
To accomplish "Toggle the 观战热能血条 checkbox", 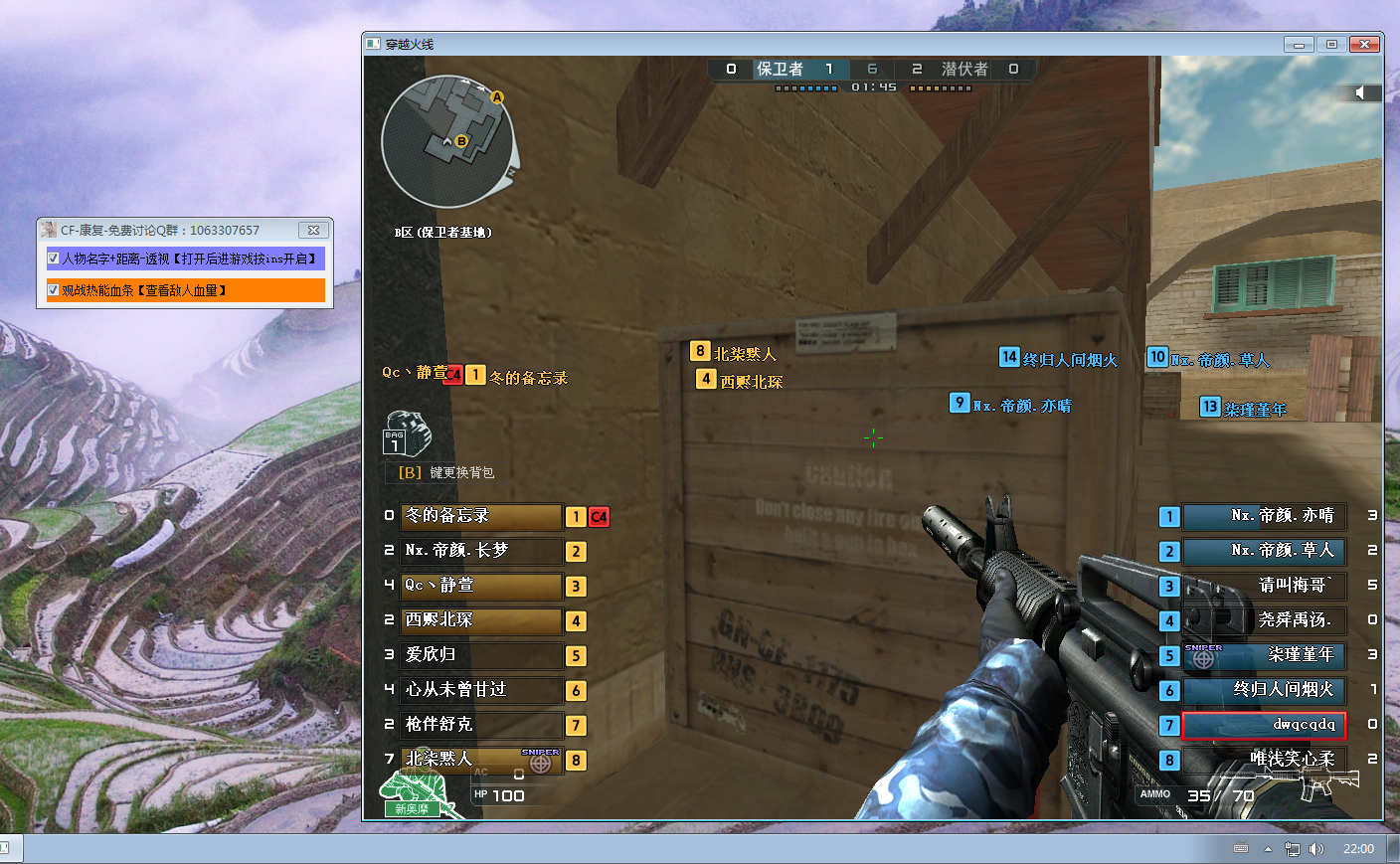I will coord(54,290).
